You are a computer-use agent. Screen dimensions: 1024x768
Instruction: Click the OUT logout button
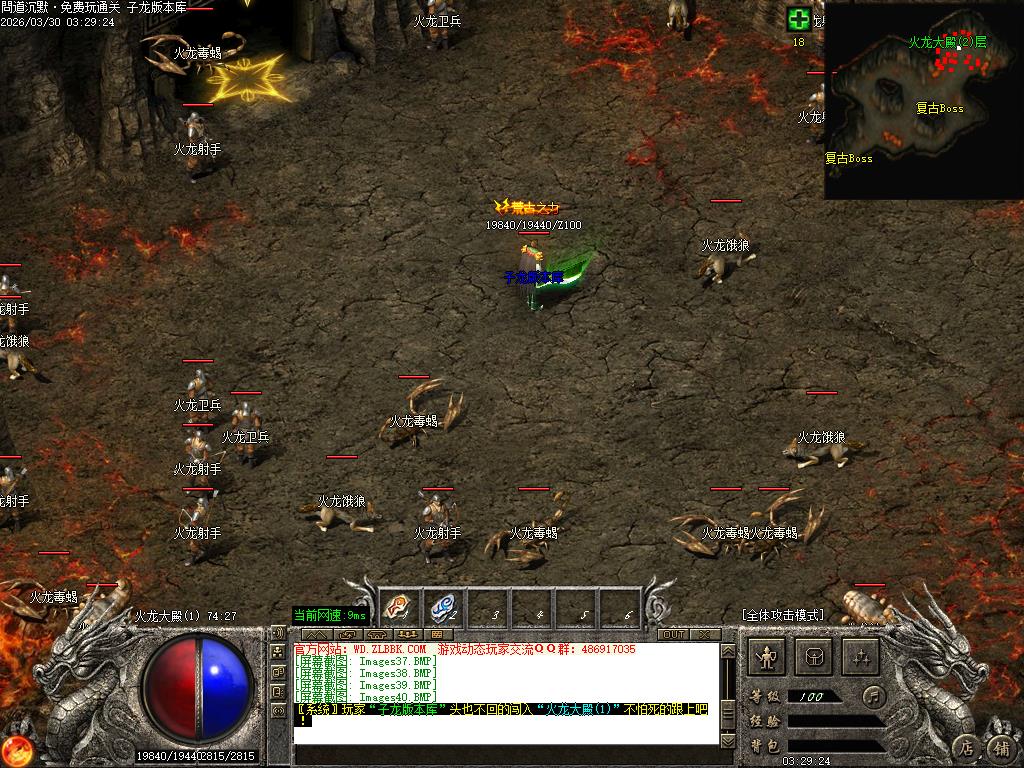tap(673, 635)
